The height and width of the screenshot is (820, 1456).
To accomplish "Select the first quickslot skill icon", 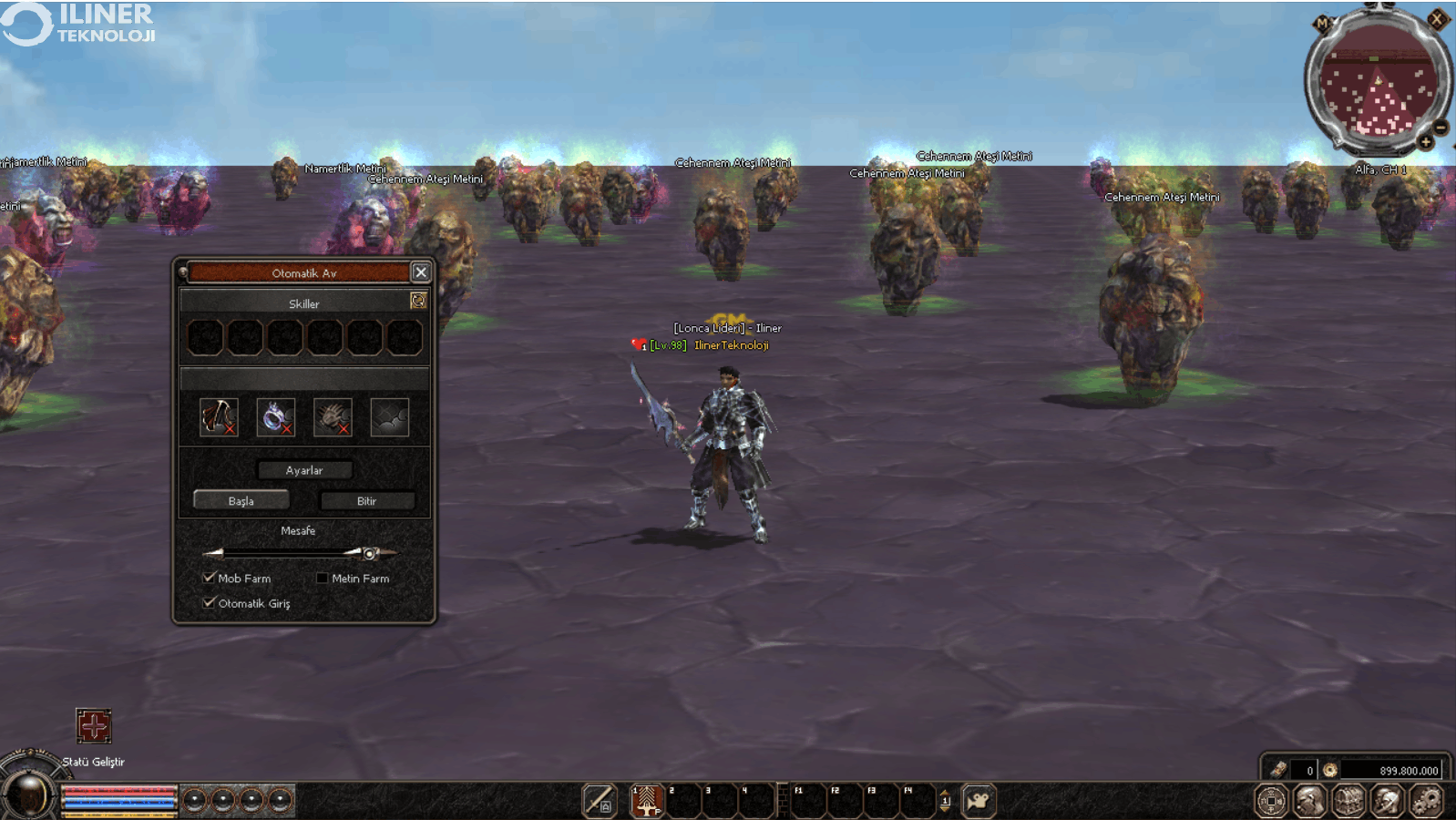I will tap(647, 801).
